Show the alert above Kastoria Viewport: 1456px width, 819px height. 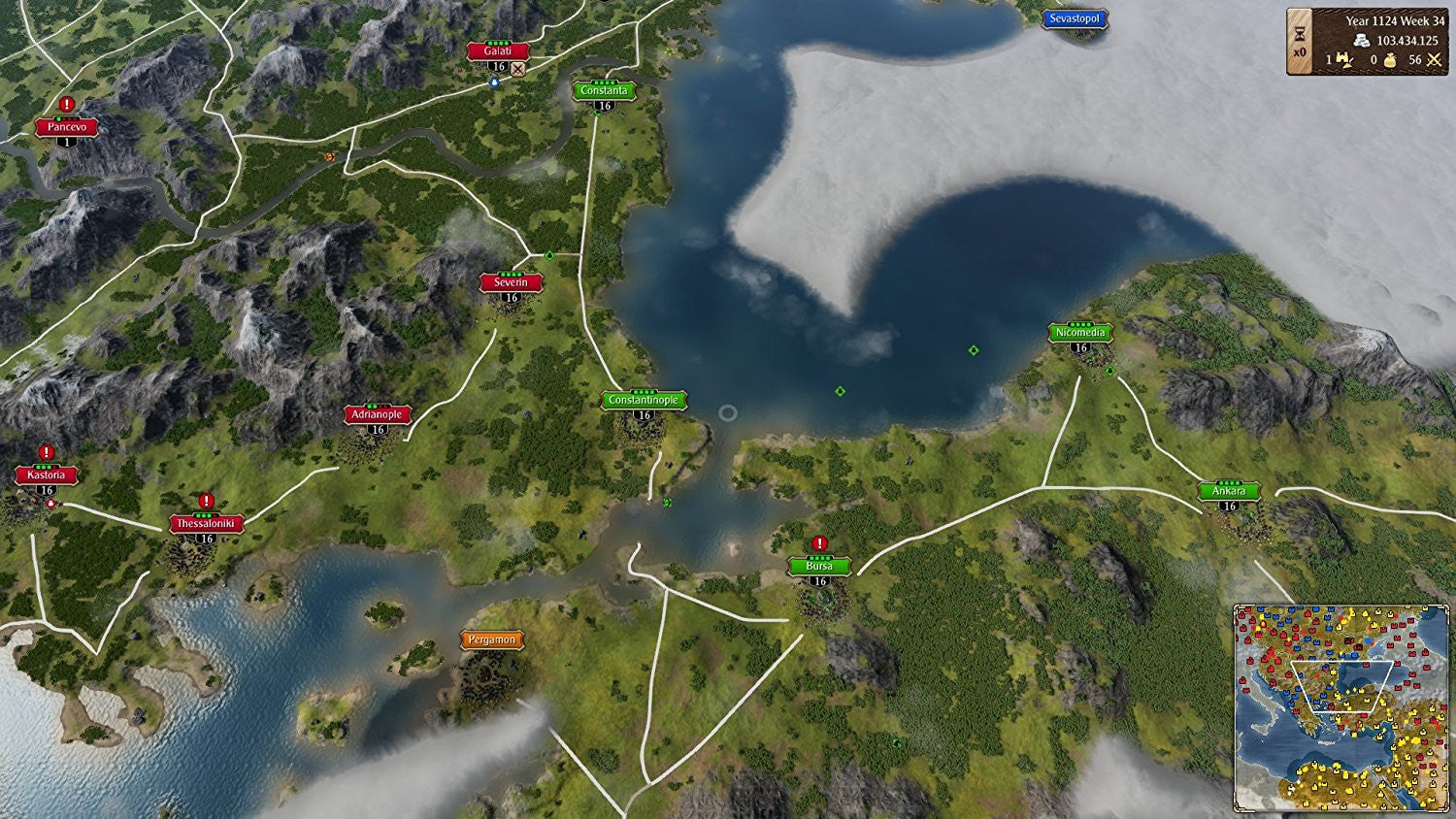(46, 452)
